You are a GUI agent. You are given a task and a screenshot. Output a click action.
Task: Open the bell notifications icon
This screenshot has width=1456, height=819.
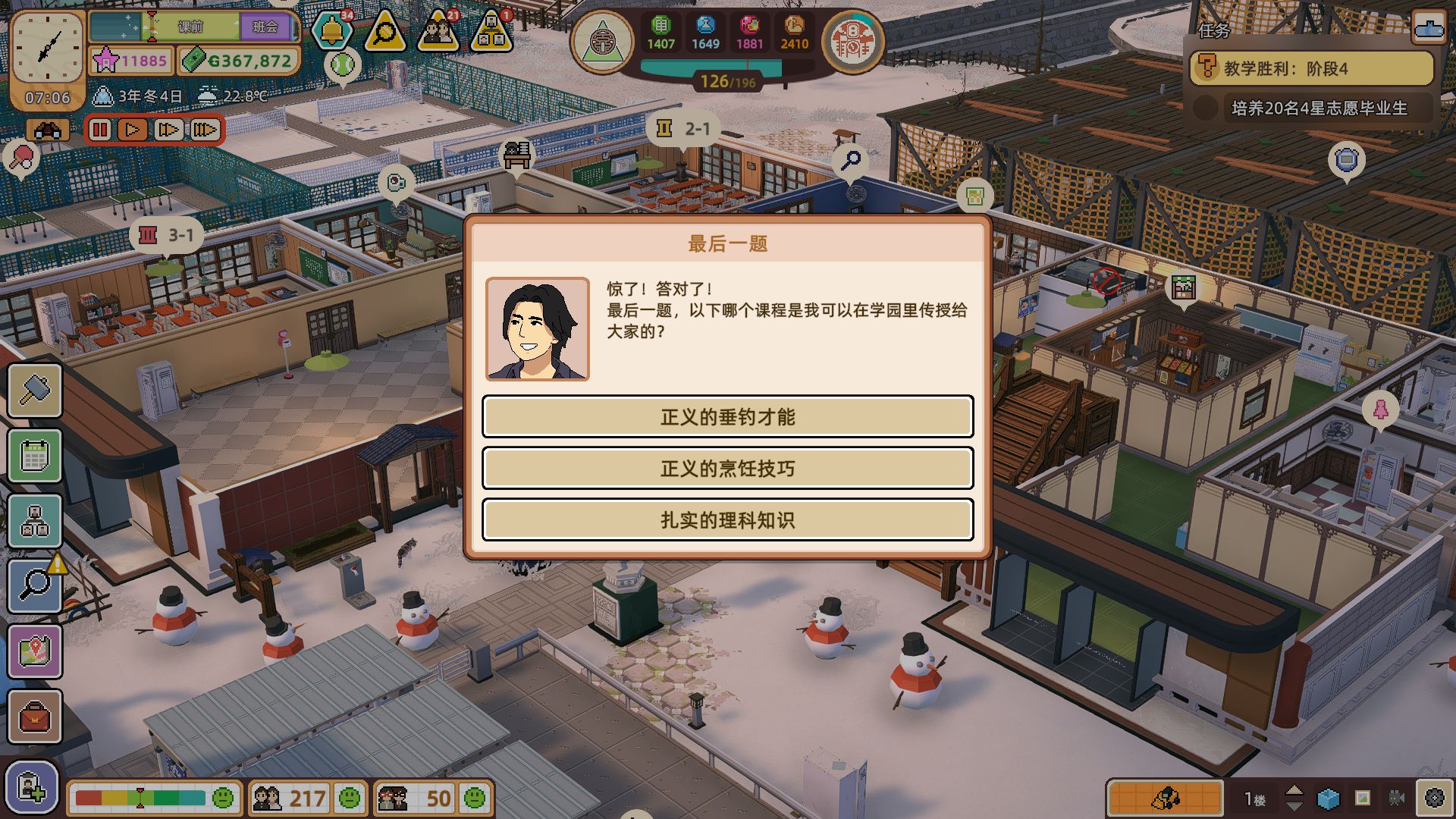[332, 32]
